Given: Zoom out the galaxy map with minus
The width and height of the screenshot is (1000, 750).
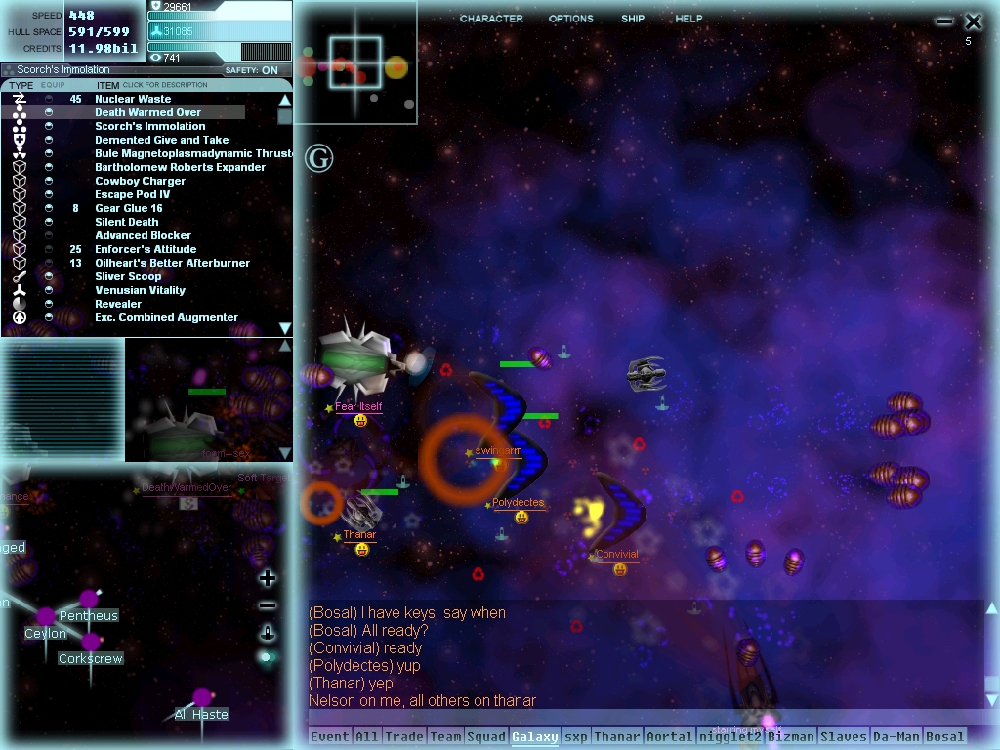Looking at the screenshot, I should click(x=267, y=605).
